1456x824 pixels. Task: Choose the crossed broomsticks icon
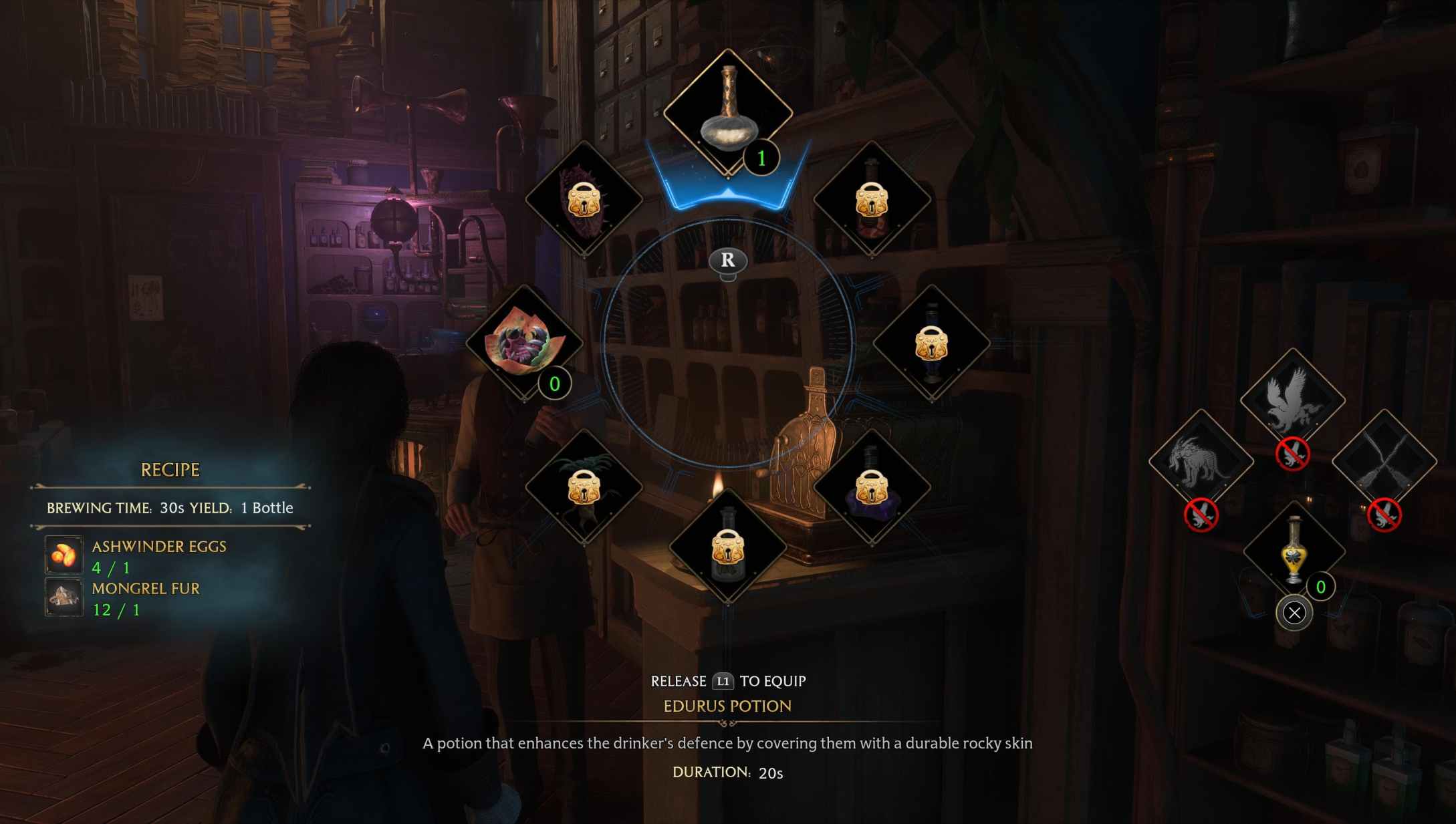pos(1384,461)
